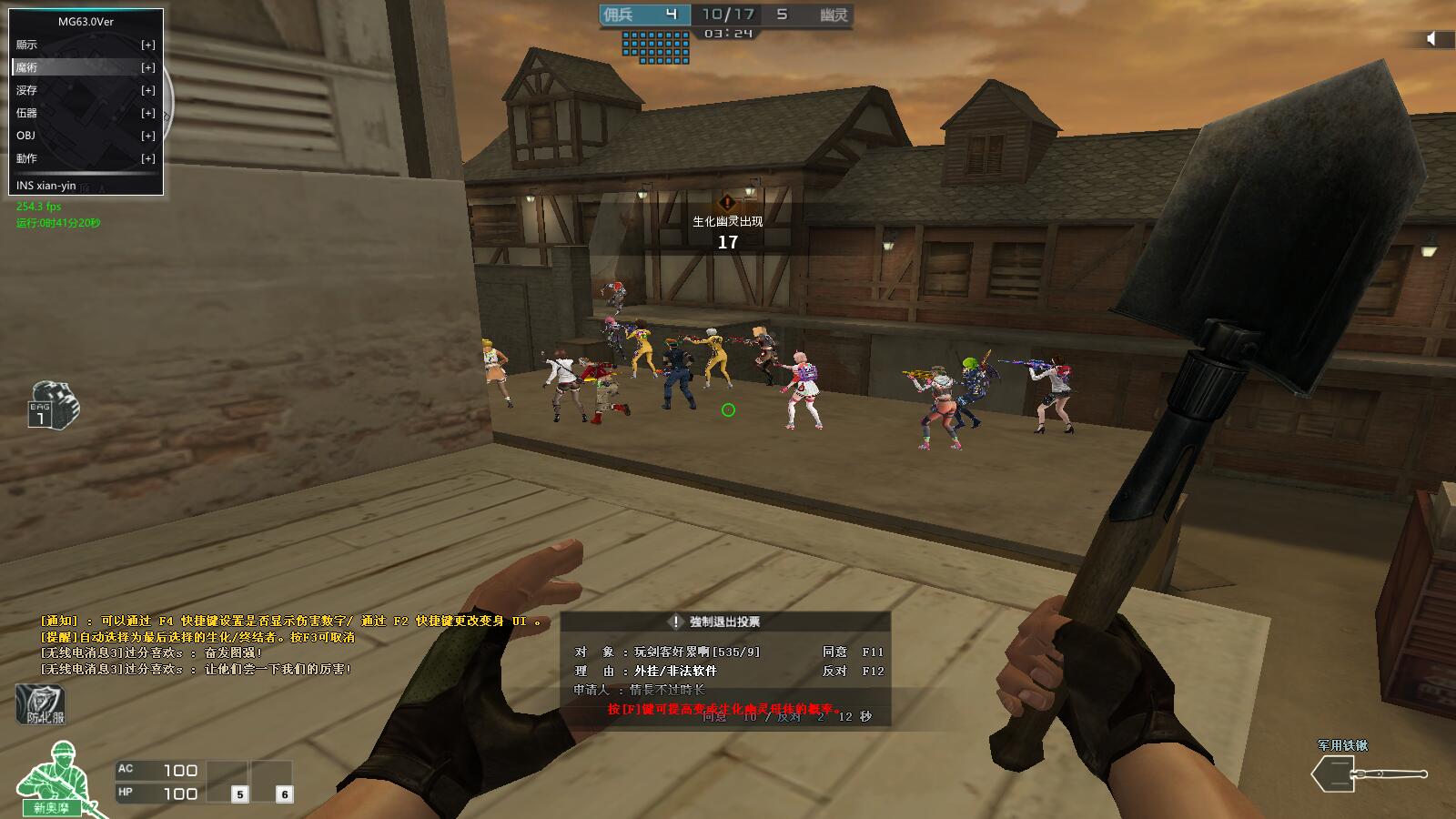Expand the 顯示 entry in the MG63.0Ver menu
The height and width of the screenshot is (819, 1456).
pyautogui.click(x=147, y=45)
